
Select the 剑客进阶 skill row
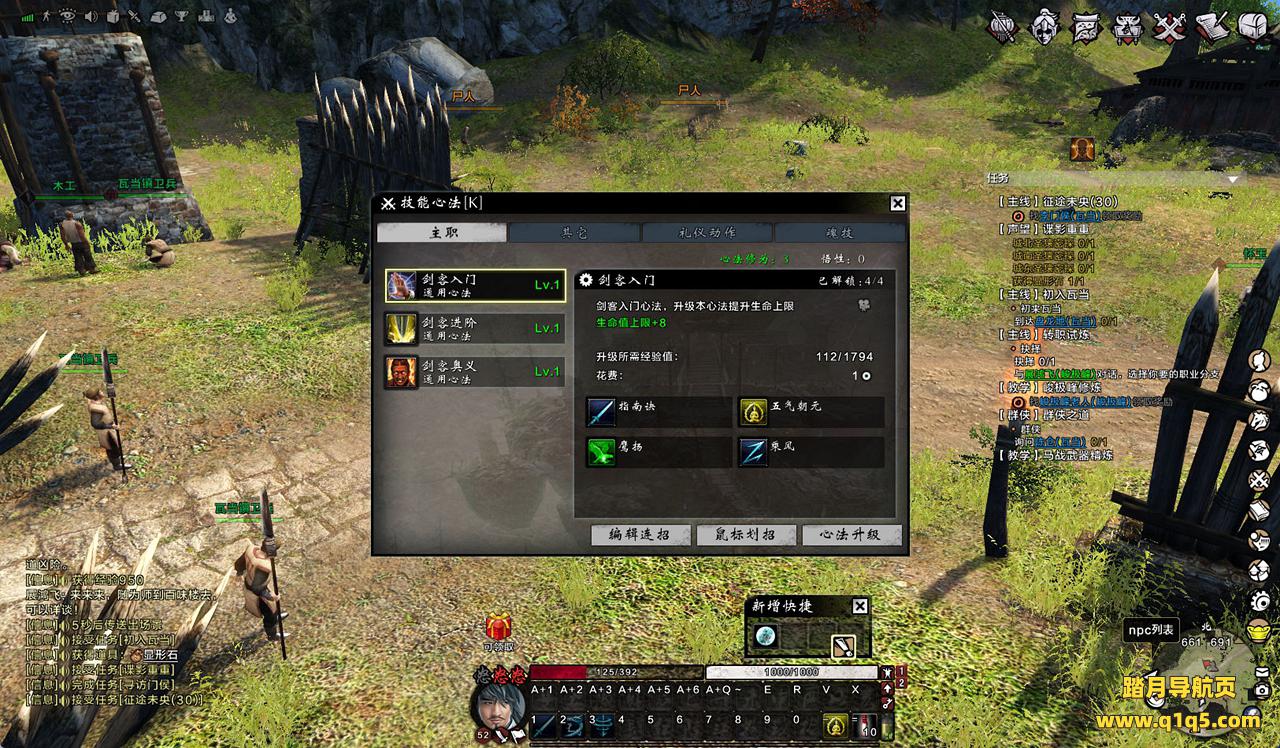[475, 328]
